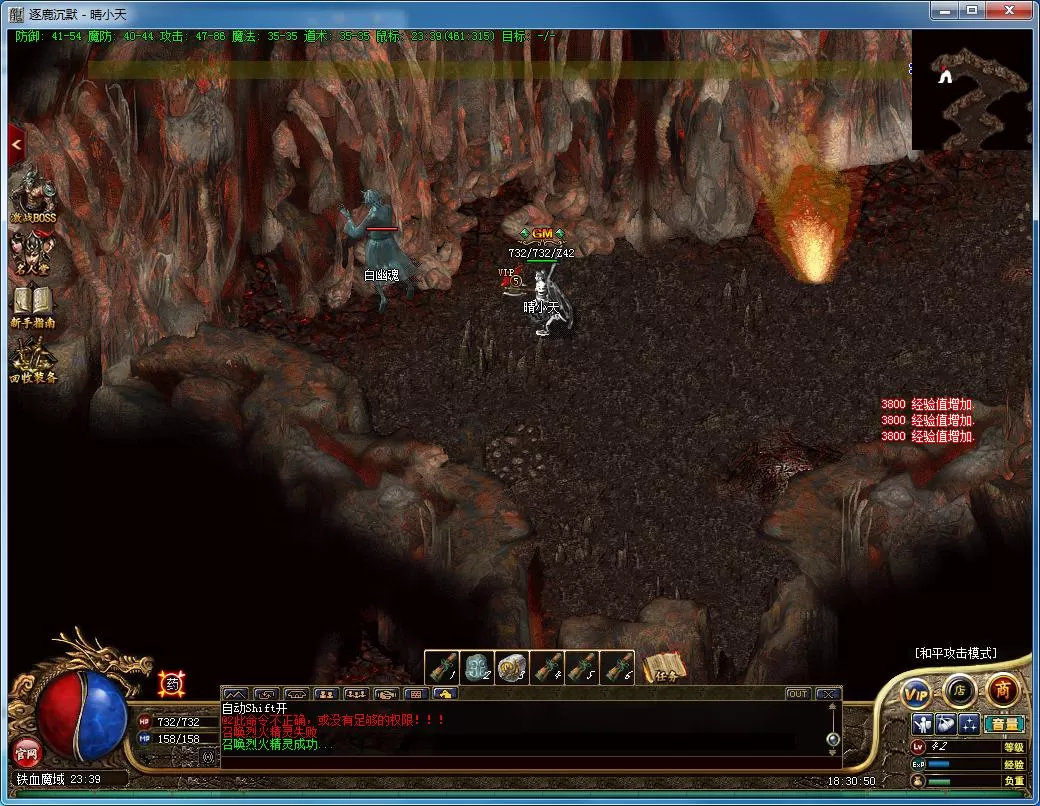Open the 官网 official website button
This screenshot has width=1040, height=806.
click(25, 750)
